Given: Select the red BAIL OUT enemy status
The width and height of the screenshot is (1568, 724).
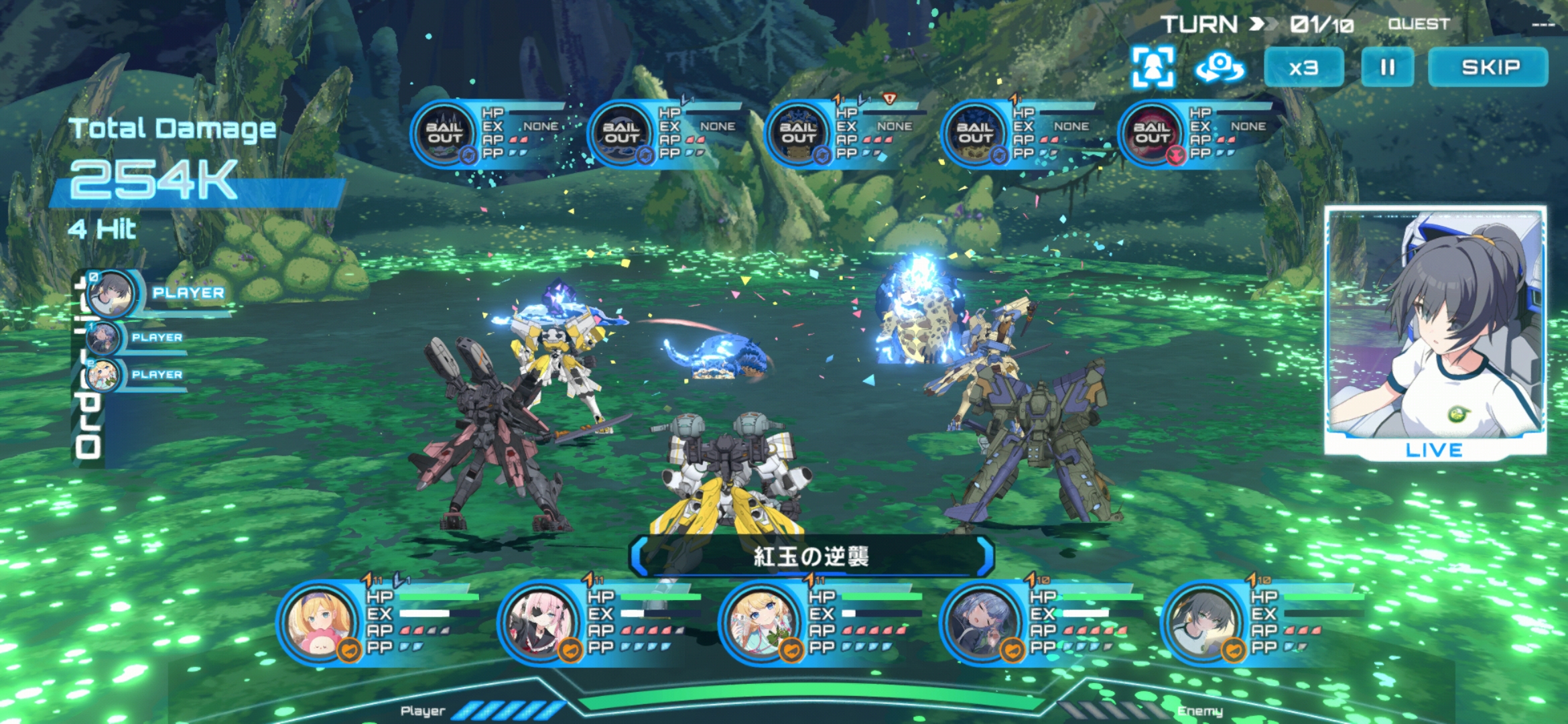Looking at the screenshot, I should coord(1151,133).
